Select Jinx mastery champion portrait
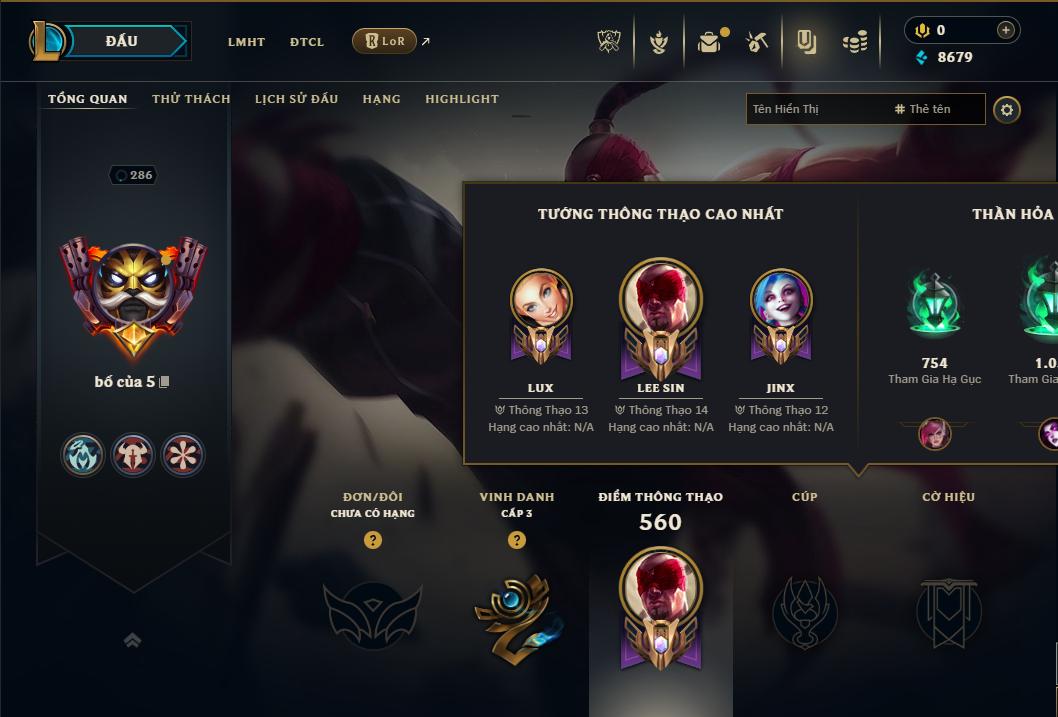1058x717 pixels. [x=781, y=300]
